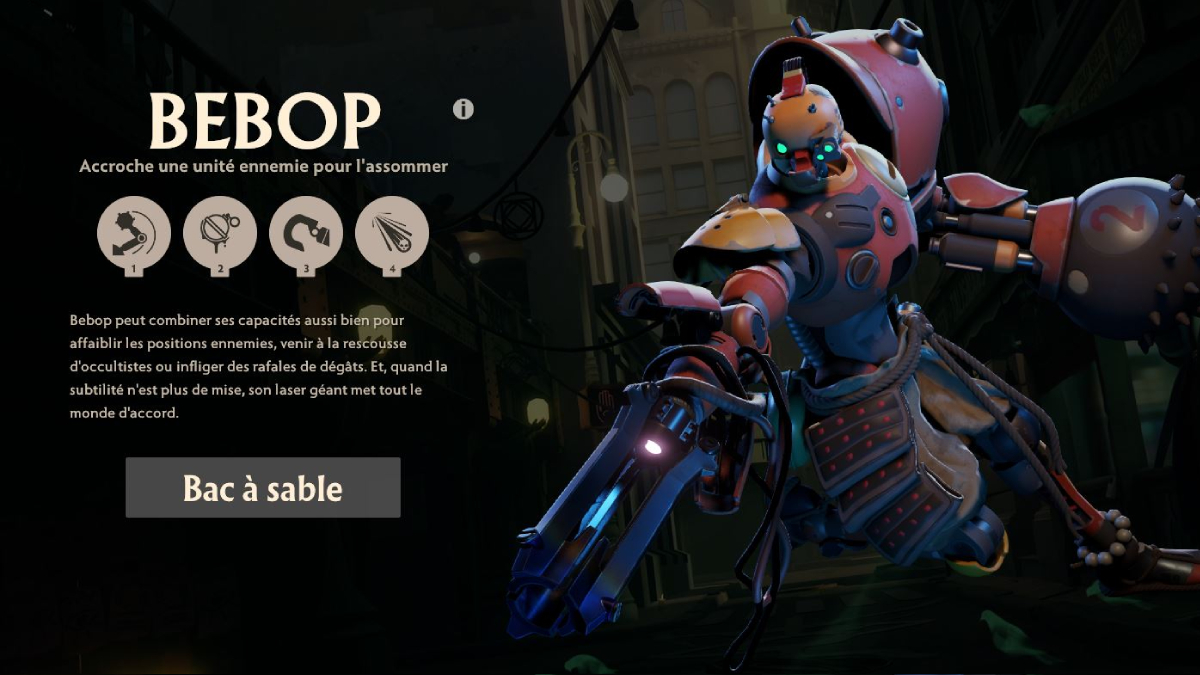Show Bebop's info via the 'i' icon
The width and height of the screenshot is (1200, 675).
tap(463, 109)
